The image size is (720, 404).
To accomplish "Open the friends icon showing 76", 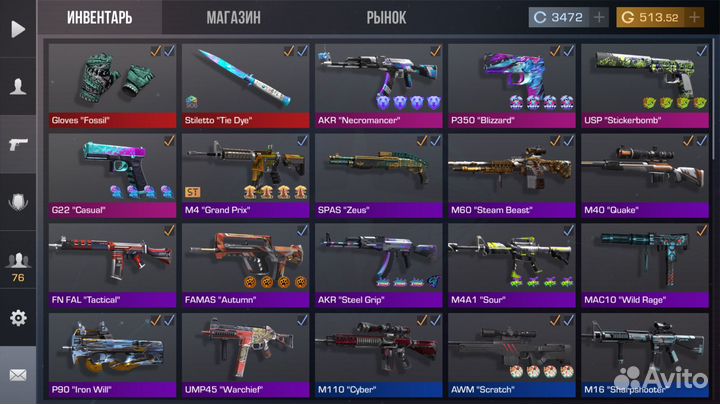I will pos(17,265).
